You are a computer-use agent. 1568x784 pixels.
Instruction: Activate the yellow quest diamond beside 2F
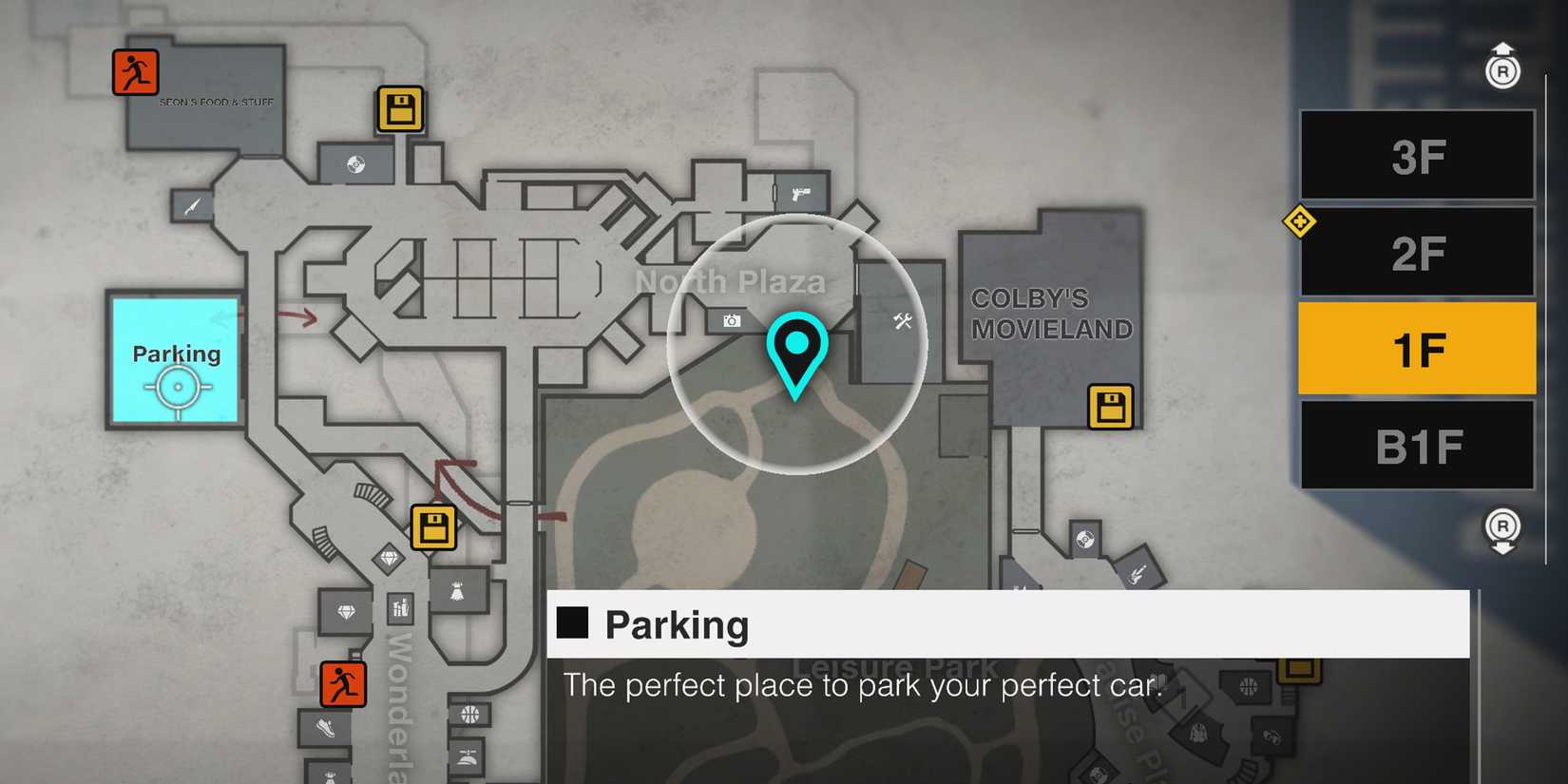point(1301,221)
